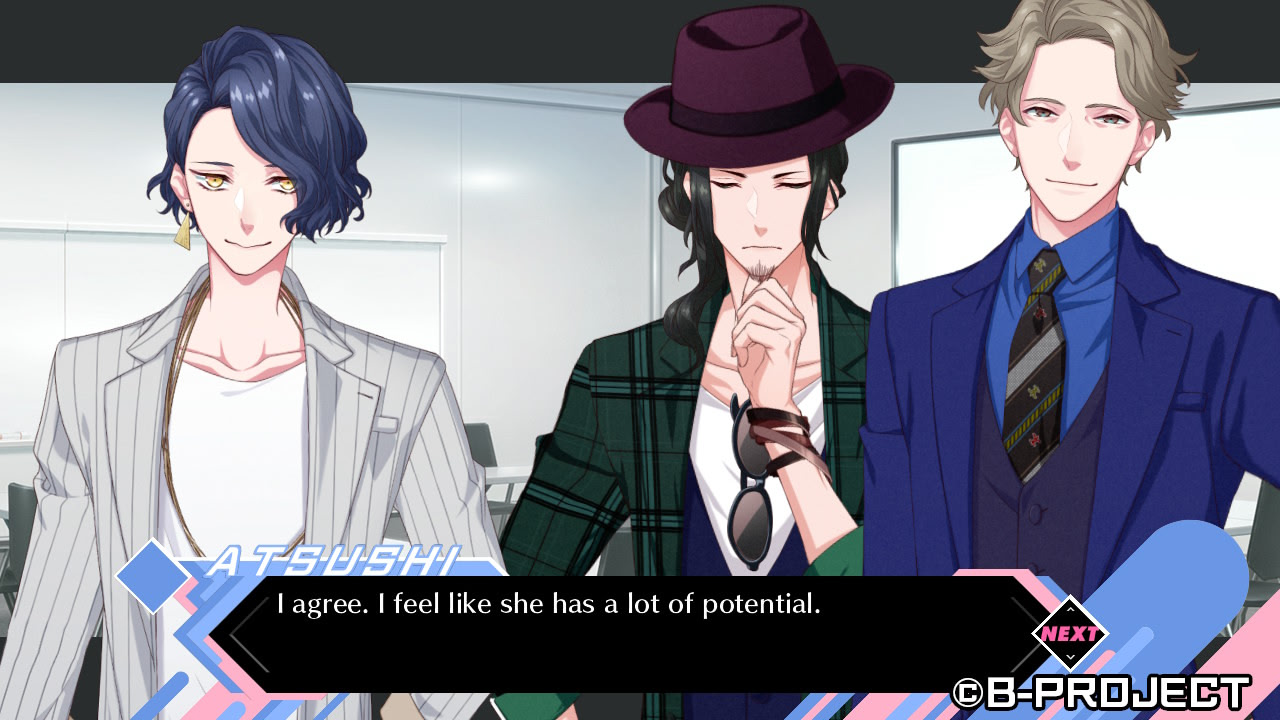Open the backlog via the upward chevron

pyautogui.click(x=1070, y=610)
